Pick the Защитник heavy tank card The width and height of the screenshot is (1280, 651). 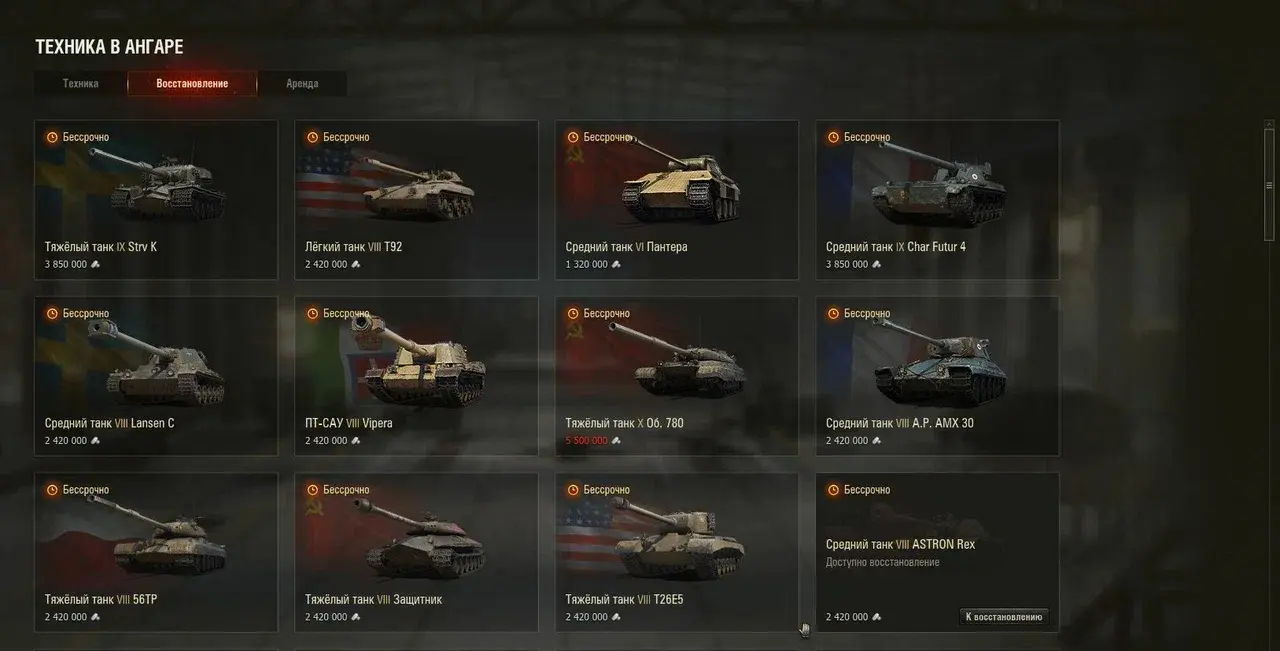point(416,552)
